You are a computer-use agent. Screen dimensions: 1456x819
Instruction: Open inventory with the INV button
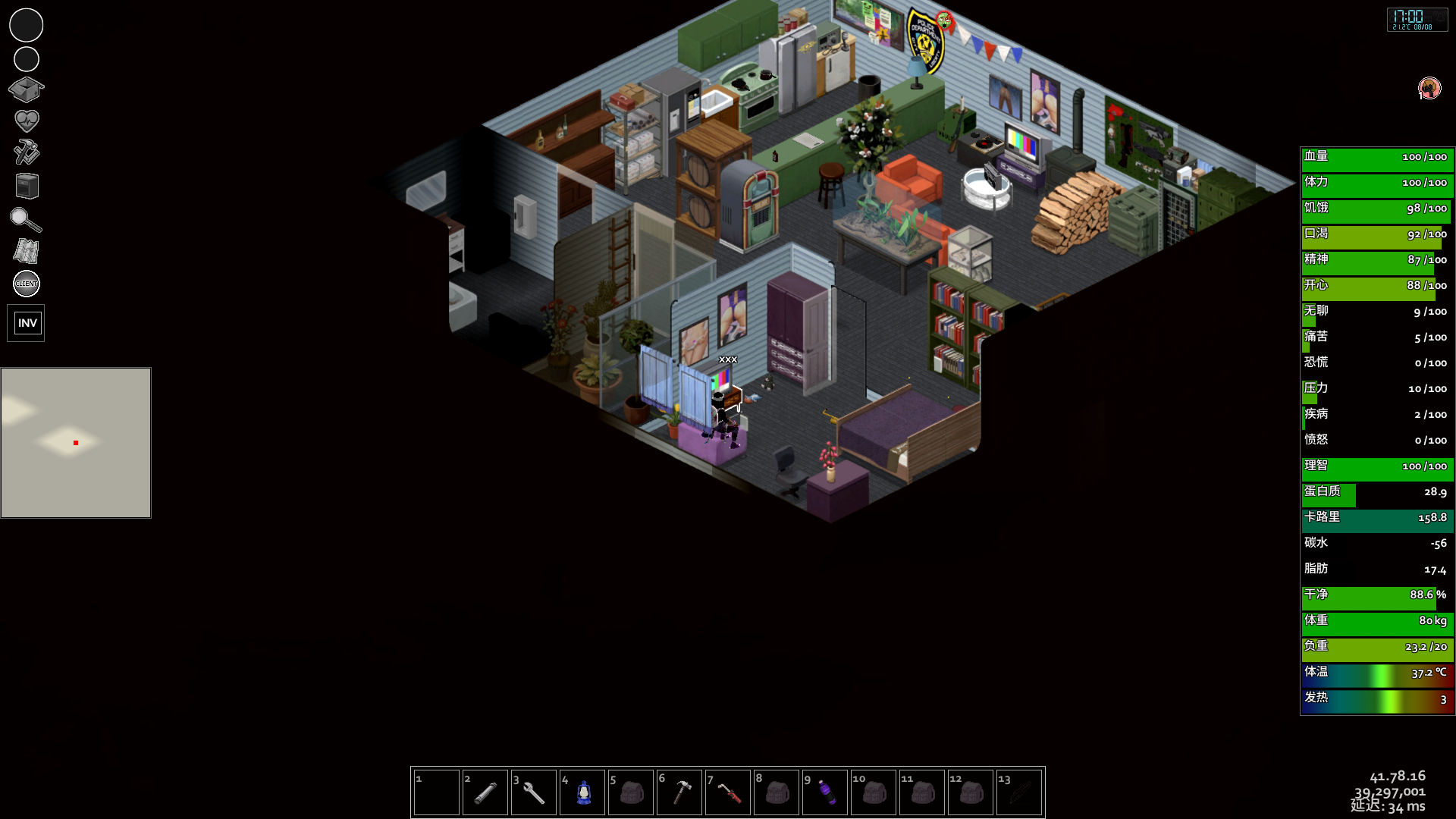point(26,322)
